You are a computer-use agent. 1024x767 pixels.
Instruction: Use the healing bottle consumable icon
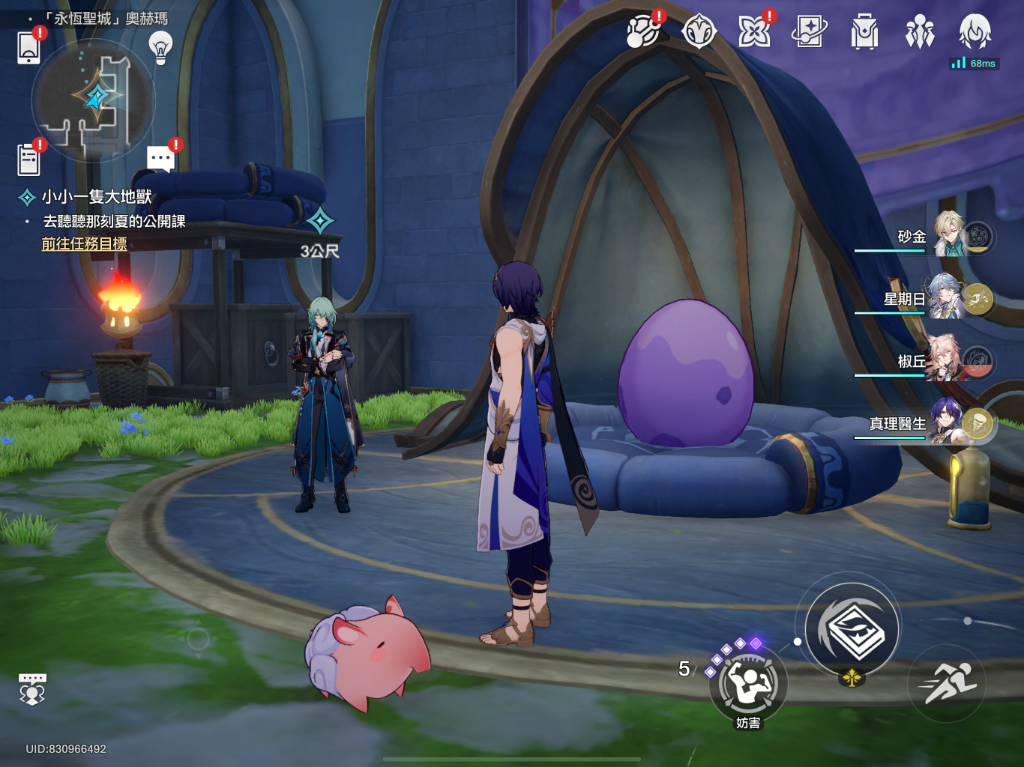pyautogui.click(x=968, y=490)
